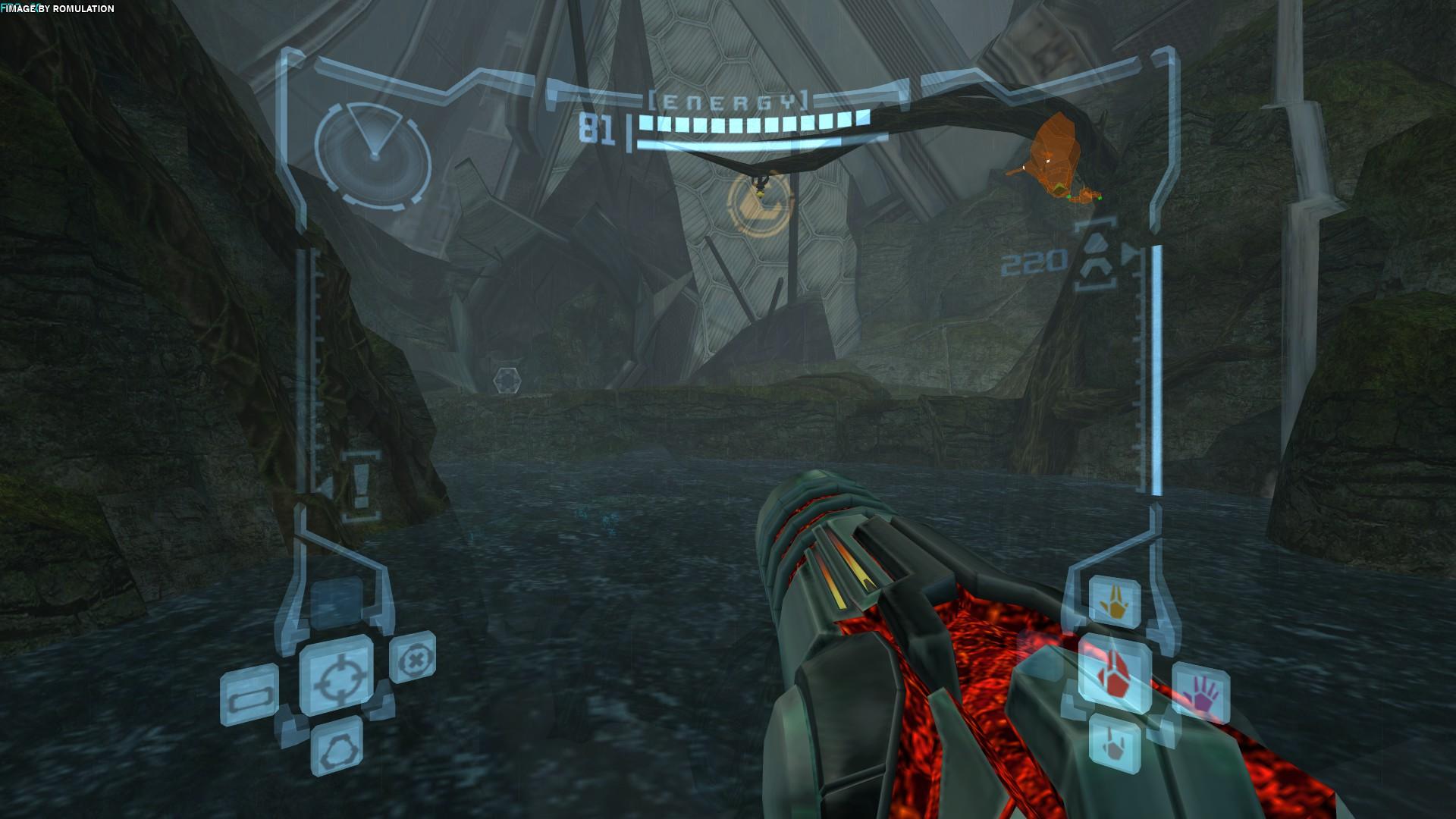1456x819 pixels.
Task: Select the Combat Visor crosshair icon
Action: tap(336, 676)
